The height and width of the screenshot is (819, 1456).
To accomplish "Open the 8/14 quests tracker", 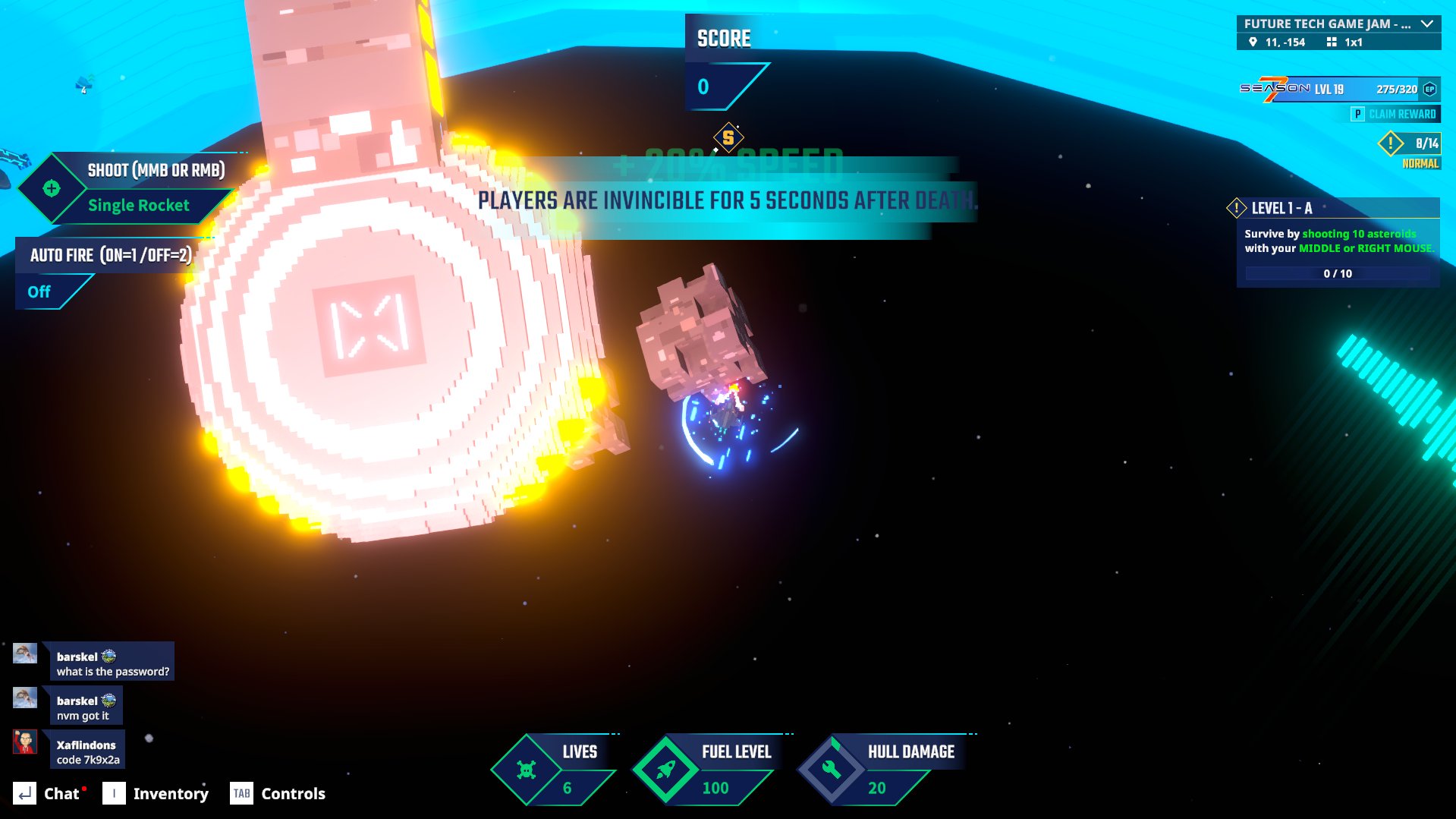I will pyautogui.click(x=1410, y=143).
